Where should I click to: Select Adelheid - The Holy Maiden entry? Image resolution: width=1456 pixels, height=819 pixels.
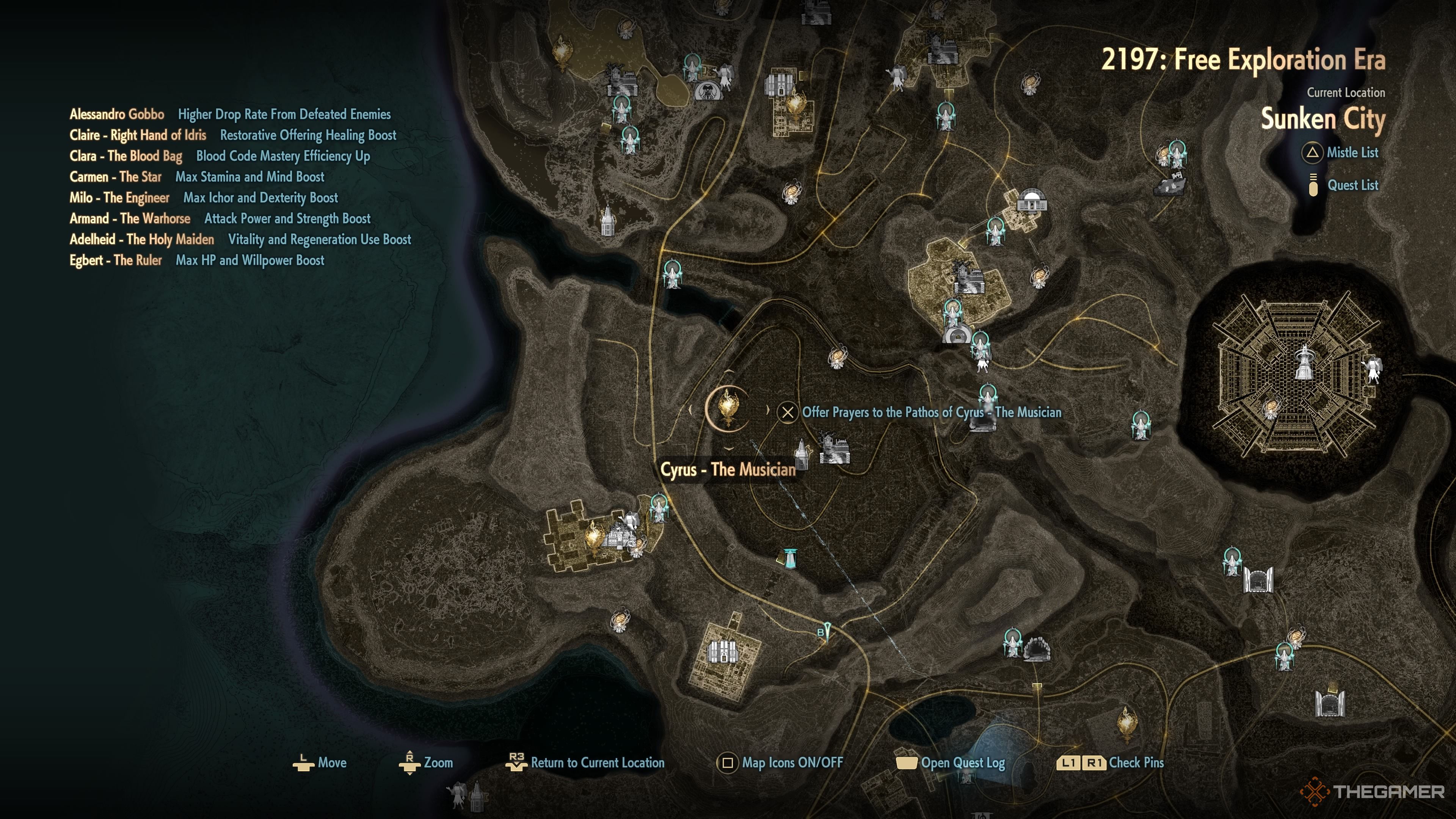(x=142, y=240)
